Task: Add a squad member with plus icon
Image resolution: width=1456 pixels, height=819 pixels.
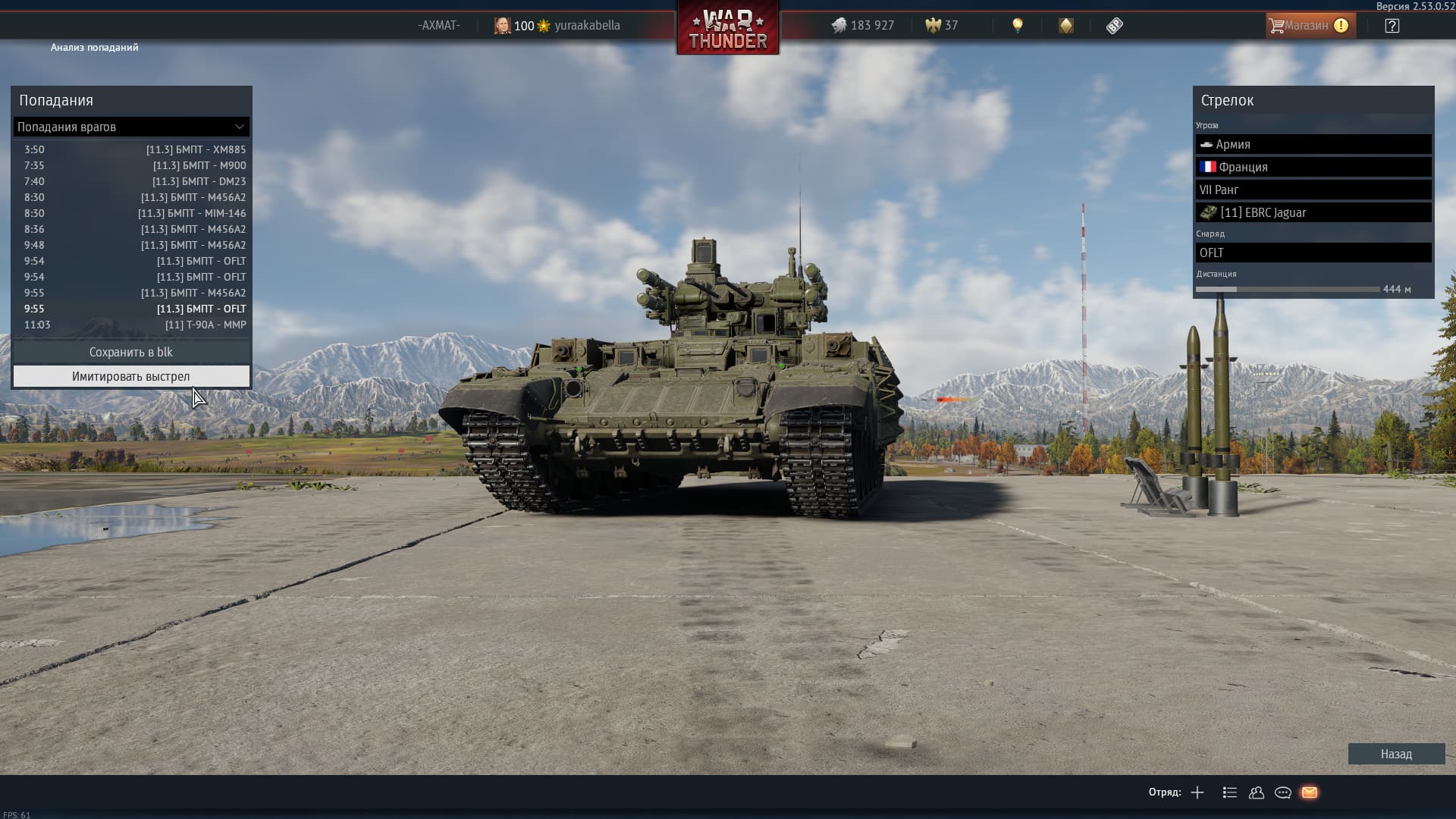Action: click(x=1197, y=792)
